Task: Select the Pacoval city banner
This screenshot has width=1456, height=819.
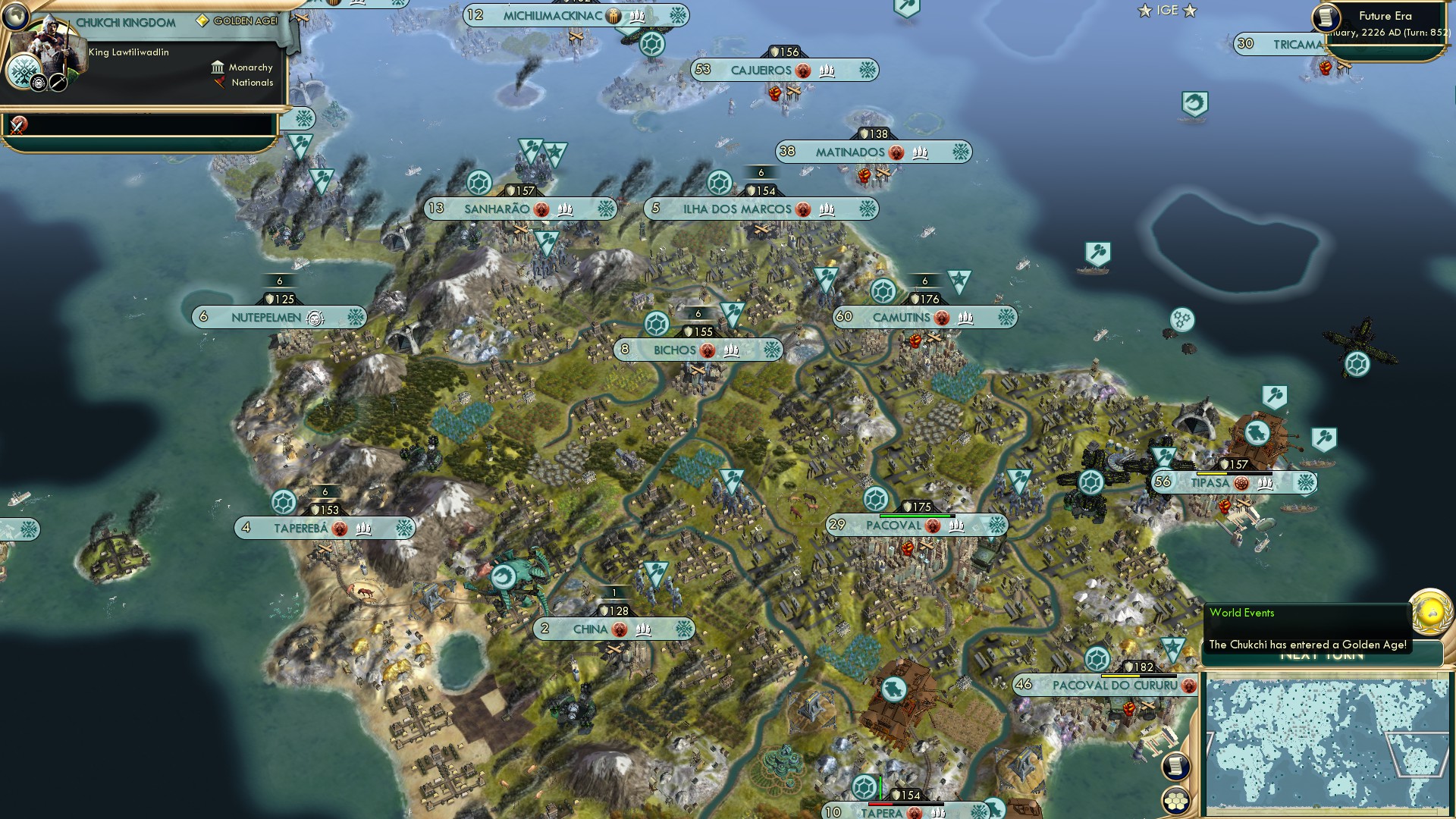Action: pyautogui.click(x=895, y=524)
